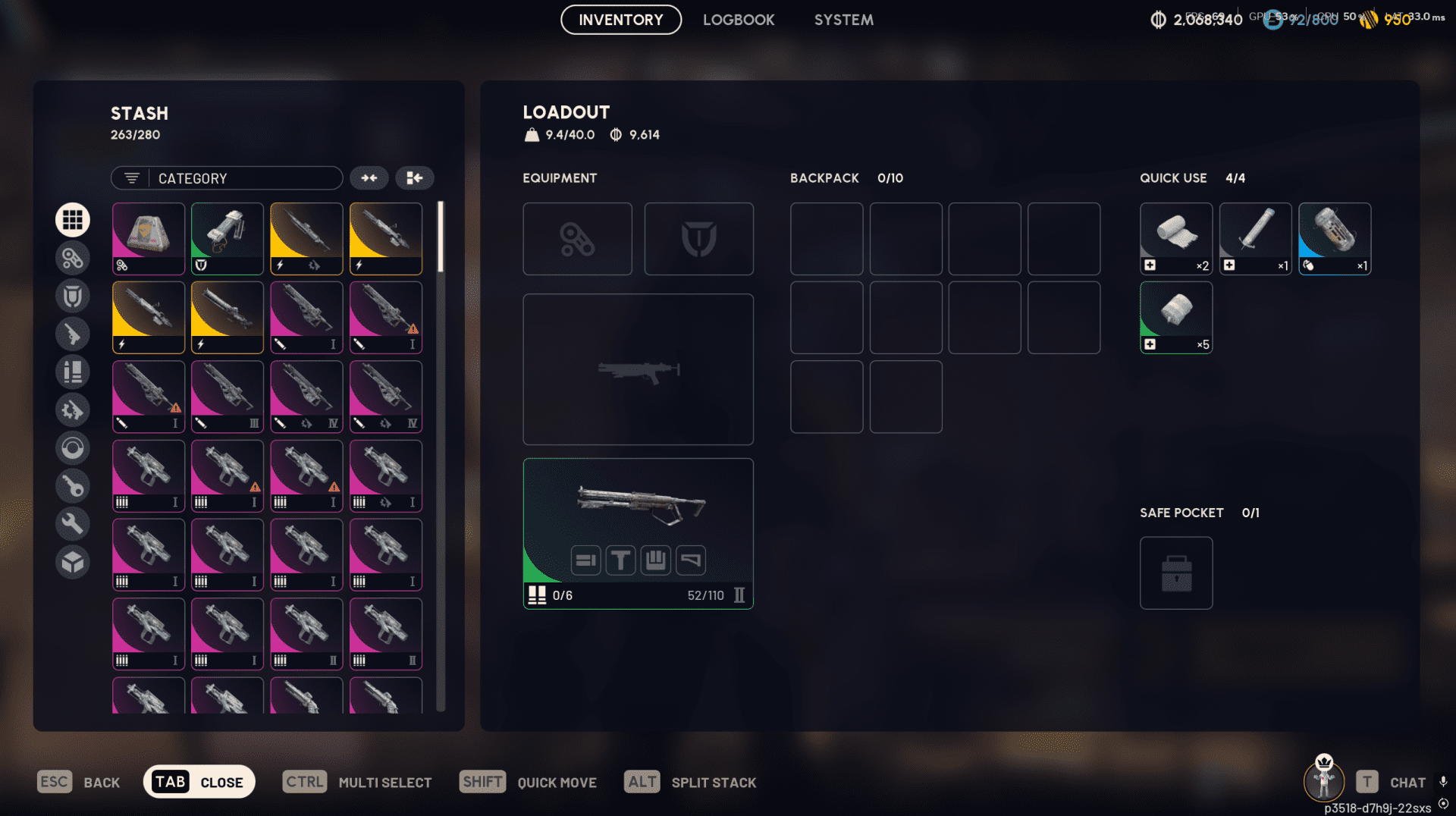The width and height of the screenshot is (1456, 816).
Task: Open the Ammunition category in the stash sidebar
Action: pyautogui.click(x=73, y=372)
